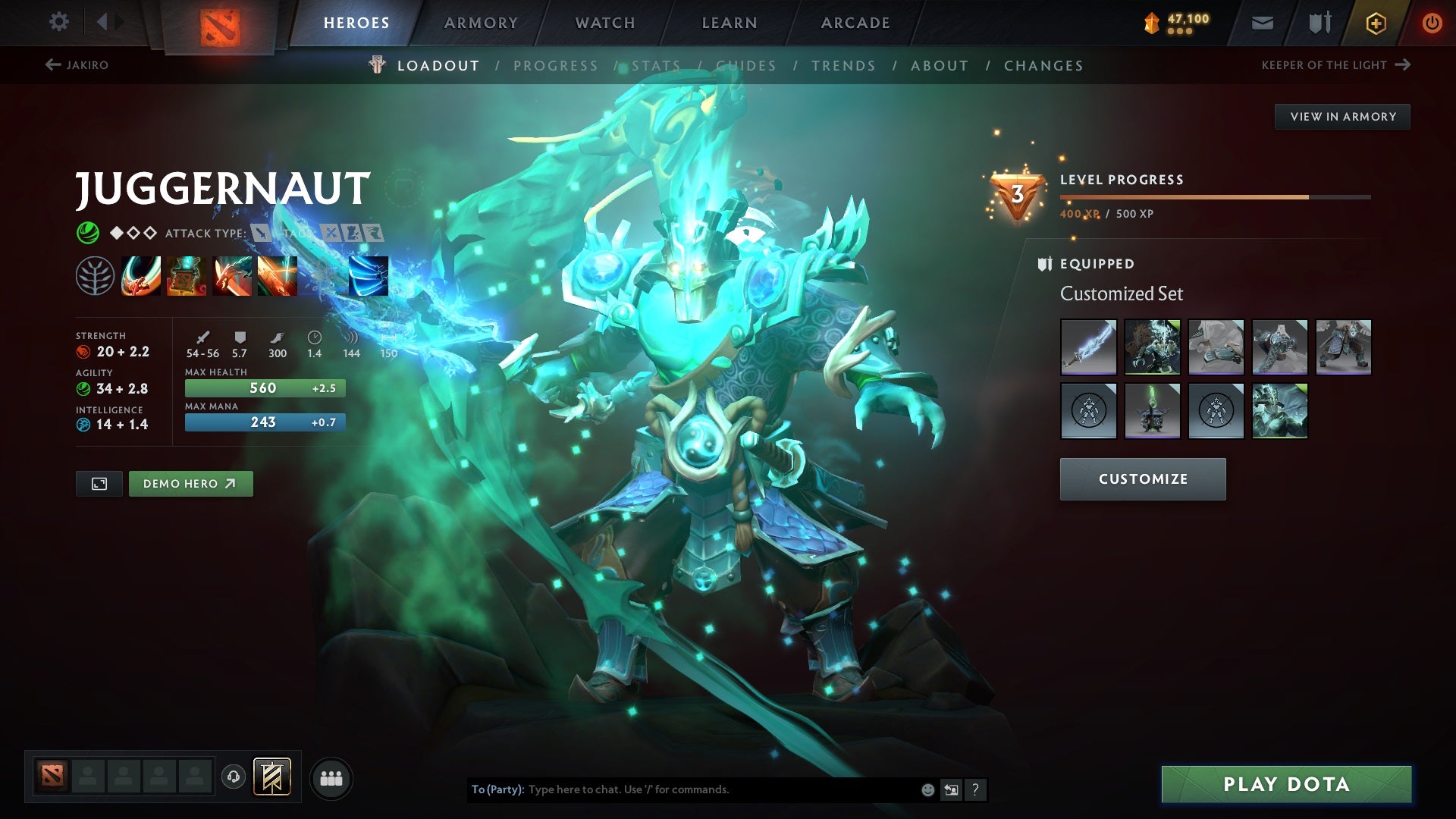Select Juggernaut's green facet icon
Image resolution: width=1456 pixels, height=819 pixels.
[x=87, y=233]
